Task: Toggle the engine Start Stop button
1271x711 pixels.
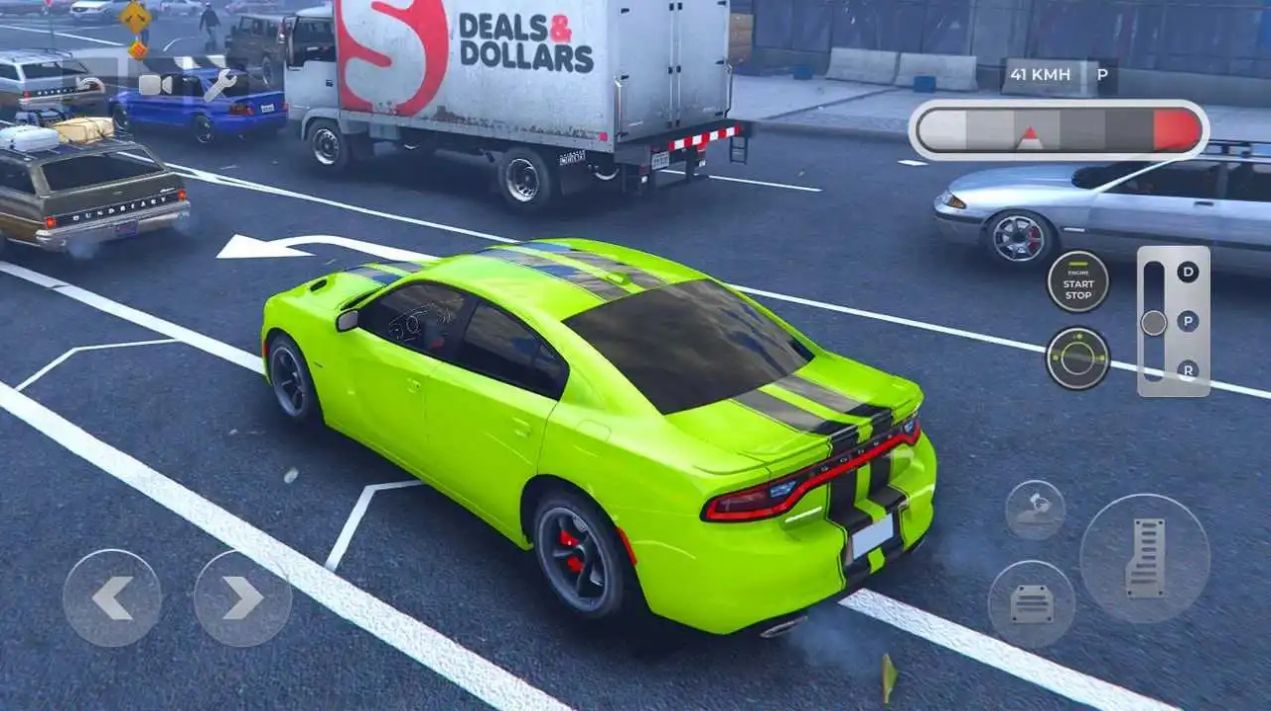Action: click(x=1077, y=282)
